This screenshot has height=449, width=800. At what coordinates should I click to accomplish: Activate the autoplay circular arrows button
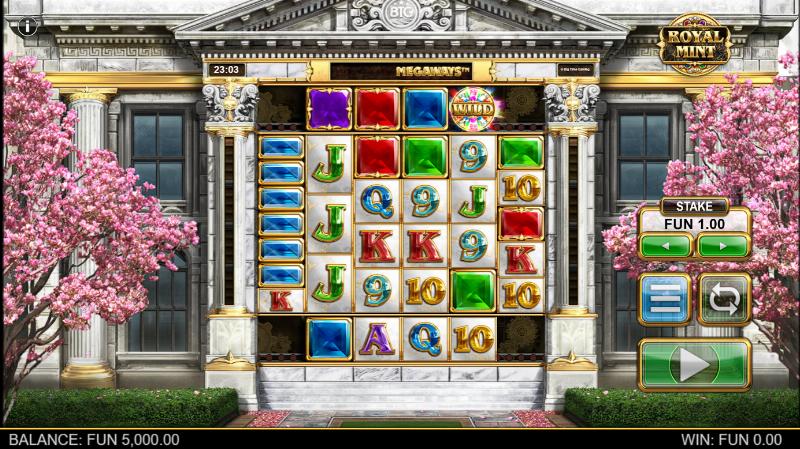(x=724, y=299)
